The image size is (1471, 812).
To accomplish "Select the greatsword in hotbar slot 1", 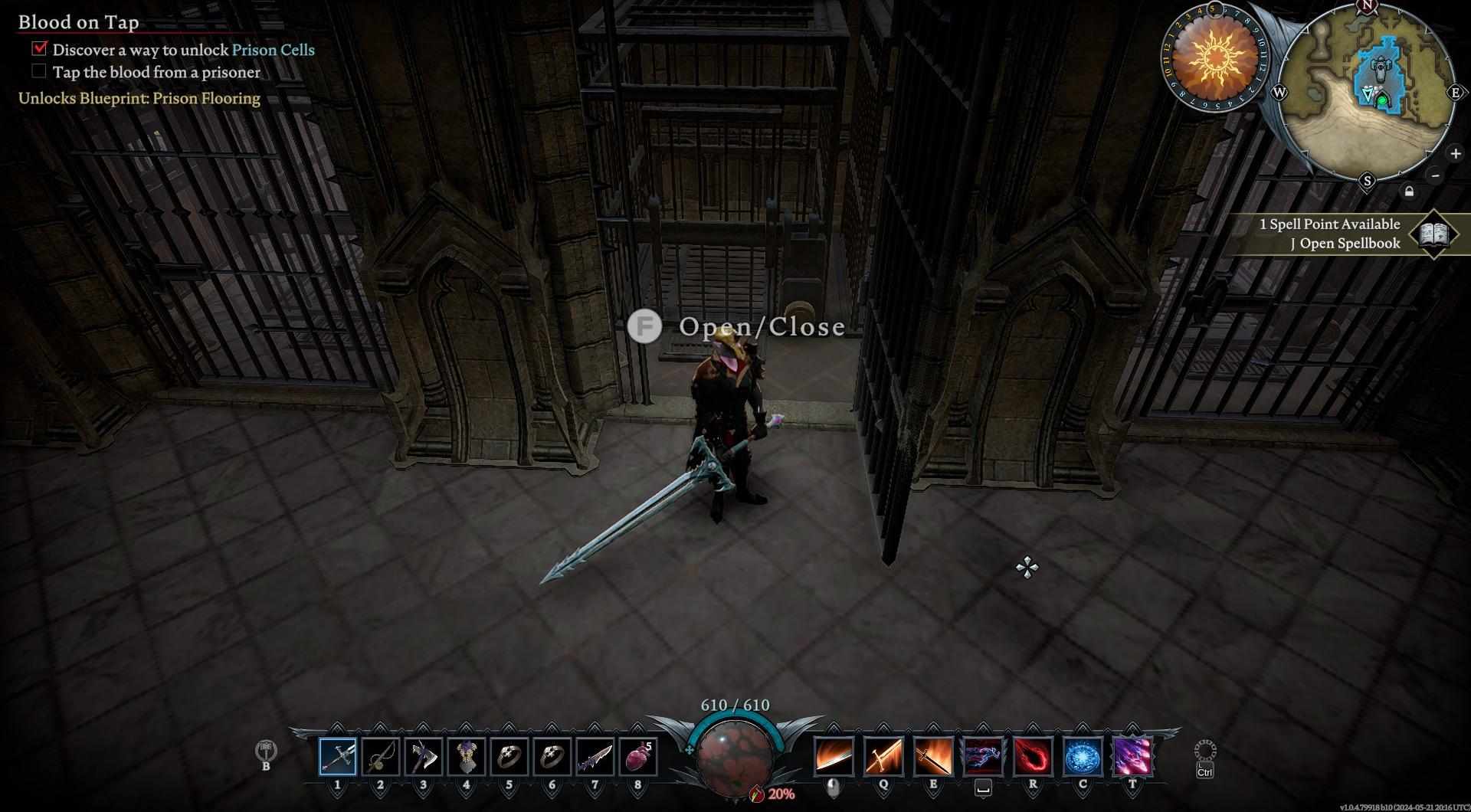I will (338, 757).
